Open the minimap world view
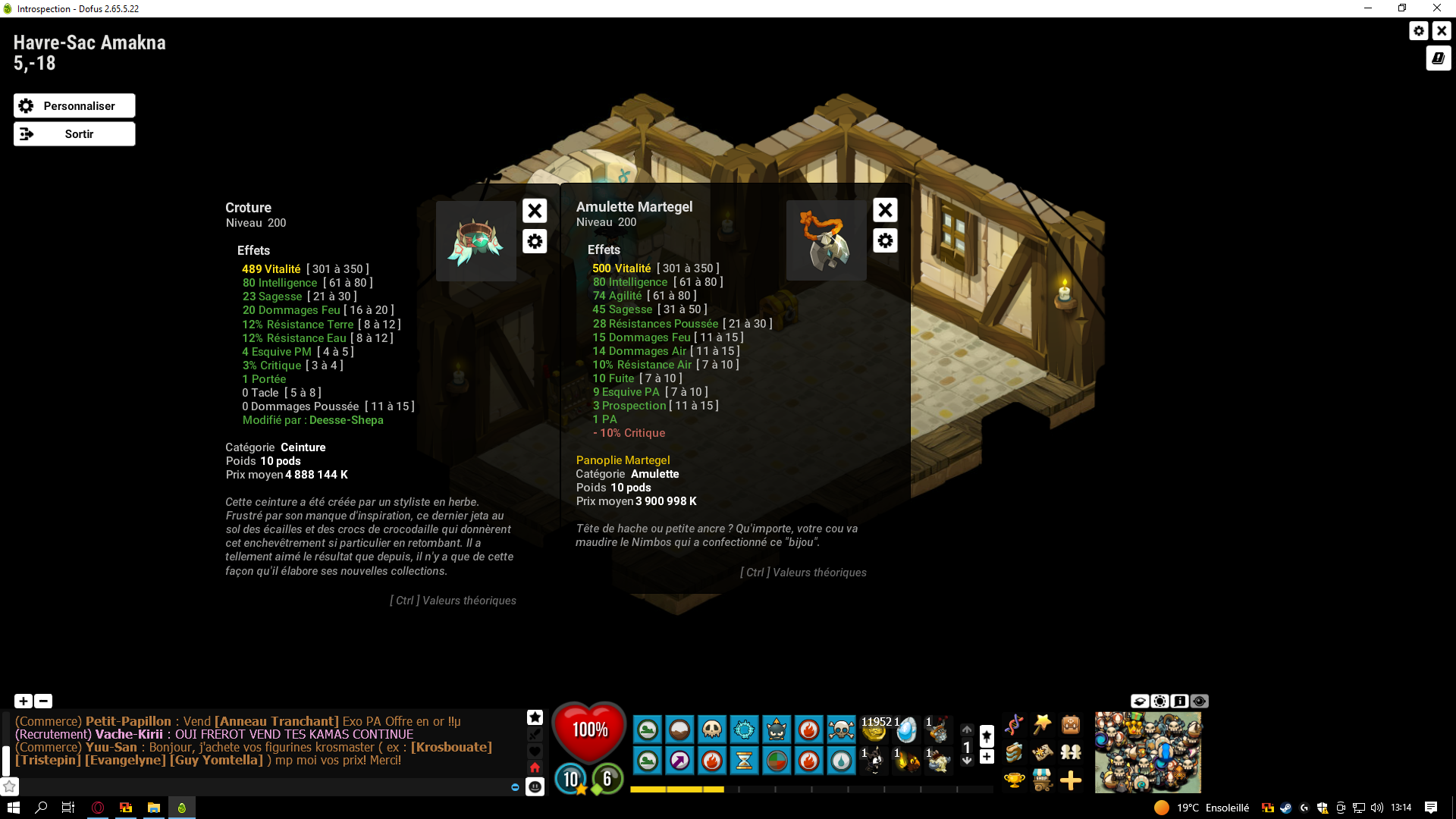The width and height of the screenshot is (1456, 819). [1147, 752]
